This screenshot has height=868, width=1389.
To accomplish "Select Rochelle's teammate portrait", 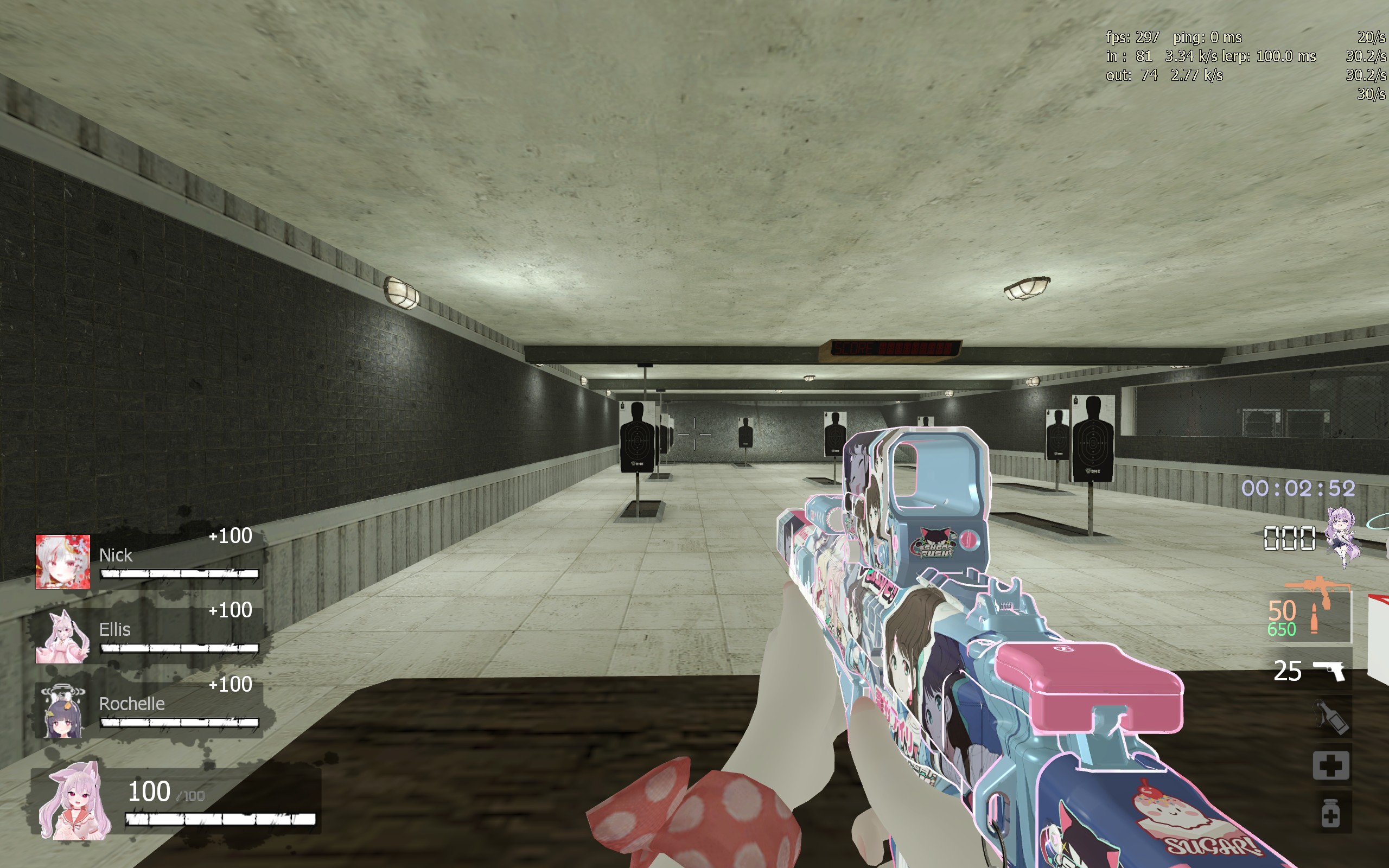I will pos(62,711).
